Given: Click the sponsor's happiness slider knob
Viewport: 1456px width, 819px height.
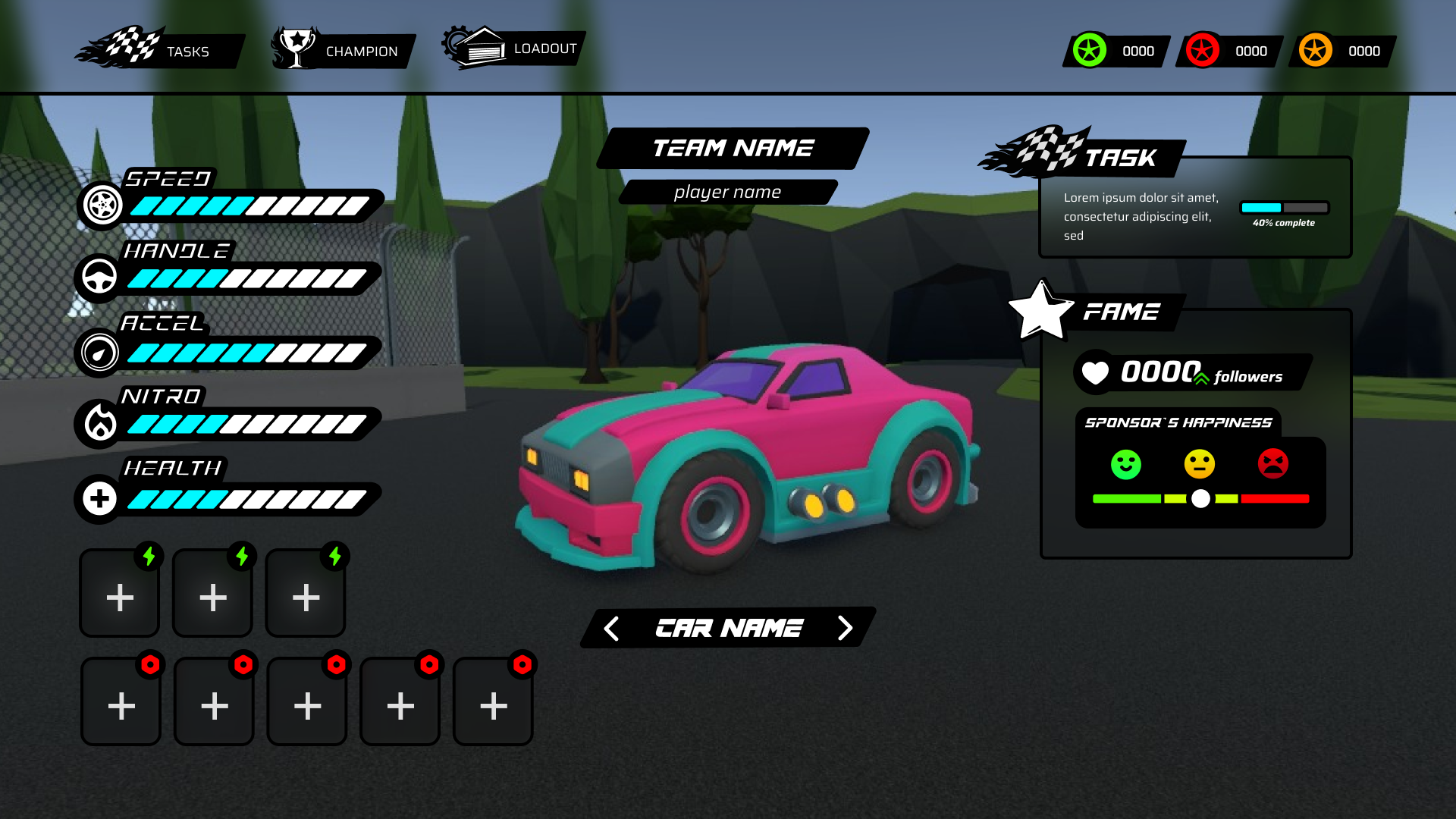Looking at the screenshot, I should click(x=1200, y=498).
